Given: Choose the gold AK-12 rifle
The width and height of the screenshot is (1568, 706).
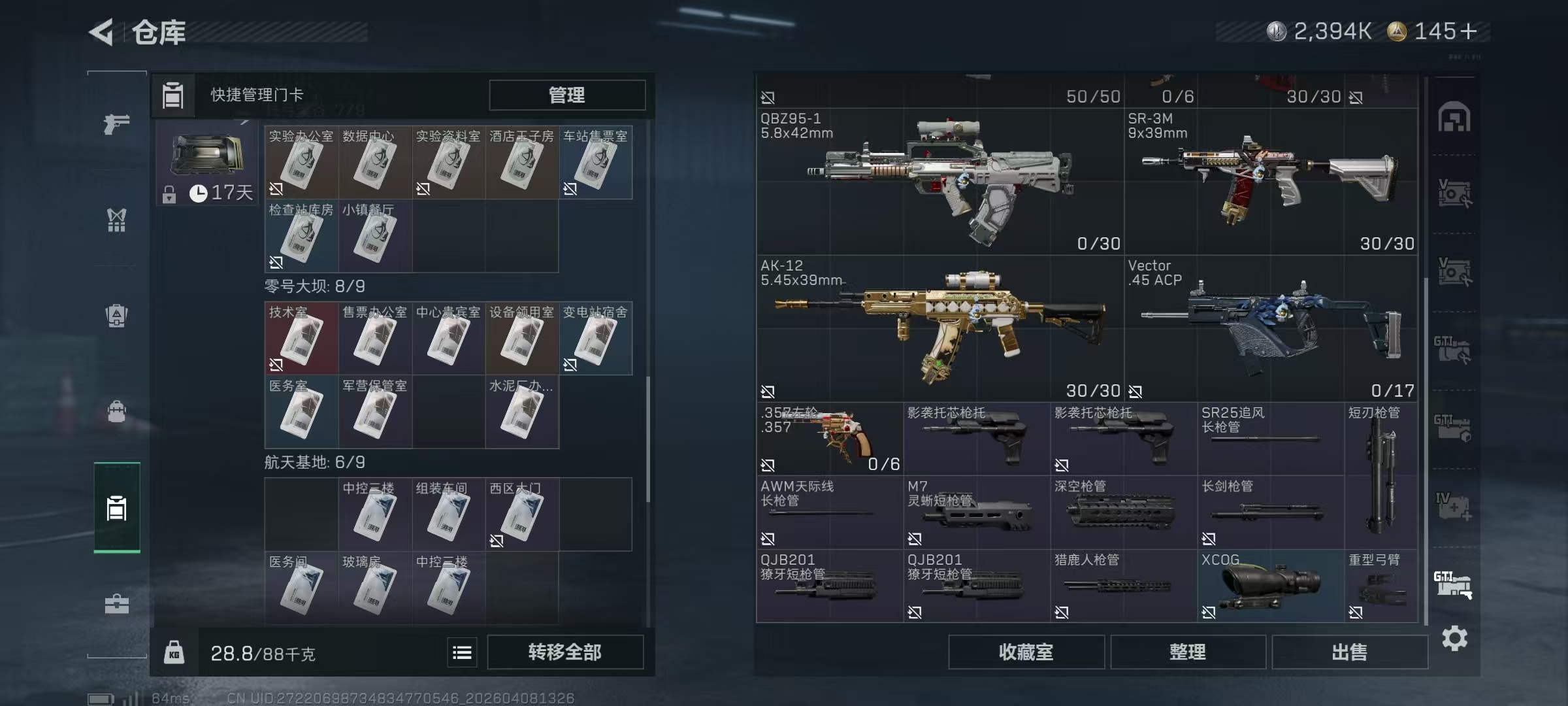Looking at the screenshot, I should [x=940, y=329].
